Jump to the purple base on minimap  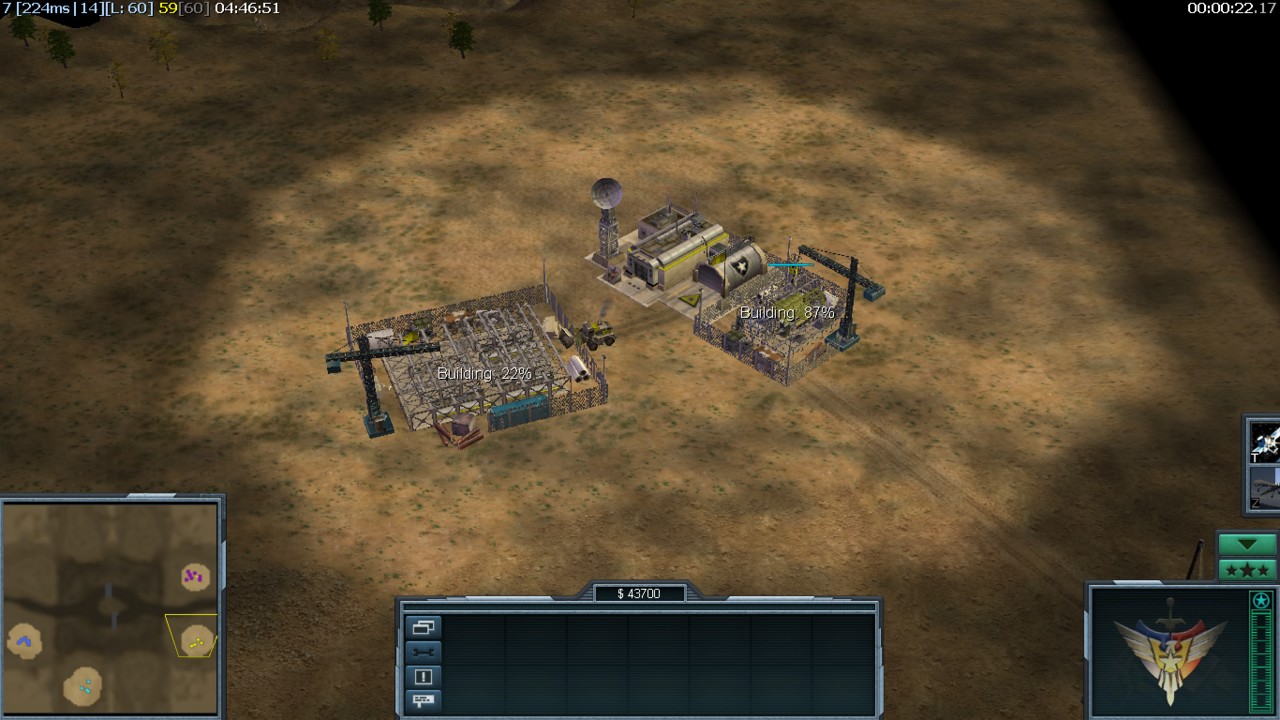pyautogui.click(x=194, y=576)
